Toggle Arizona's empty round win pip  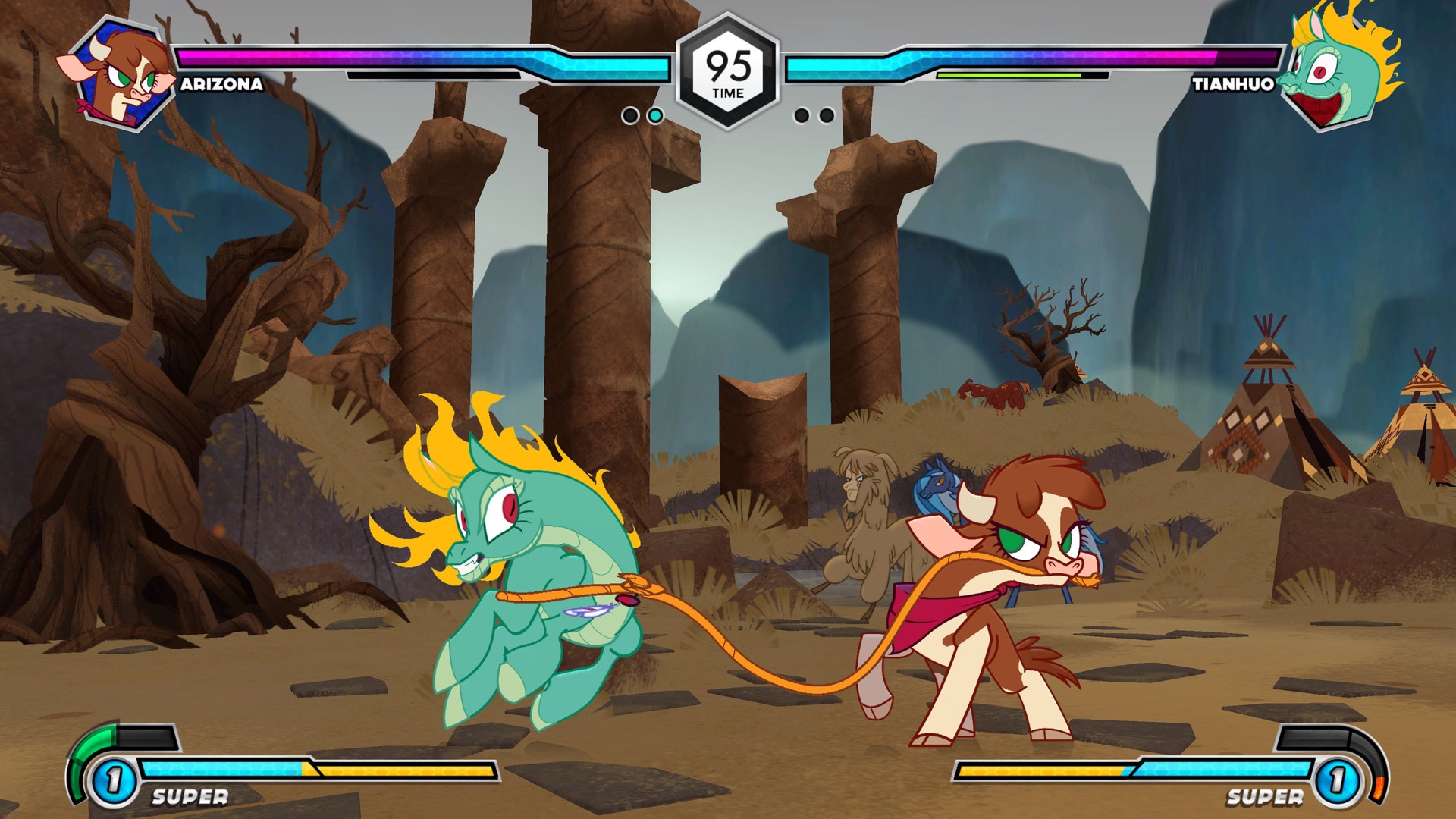coord(629,115)
